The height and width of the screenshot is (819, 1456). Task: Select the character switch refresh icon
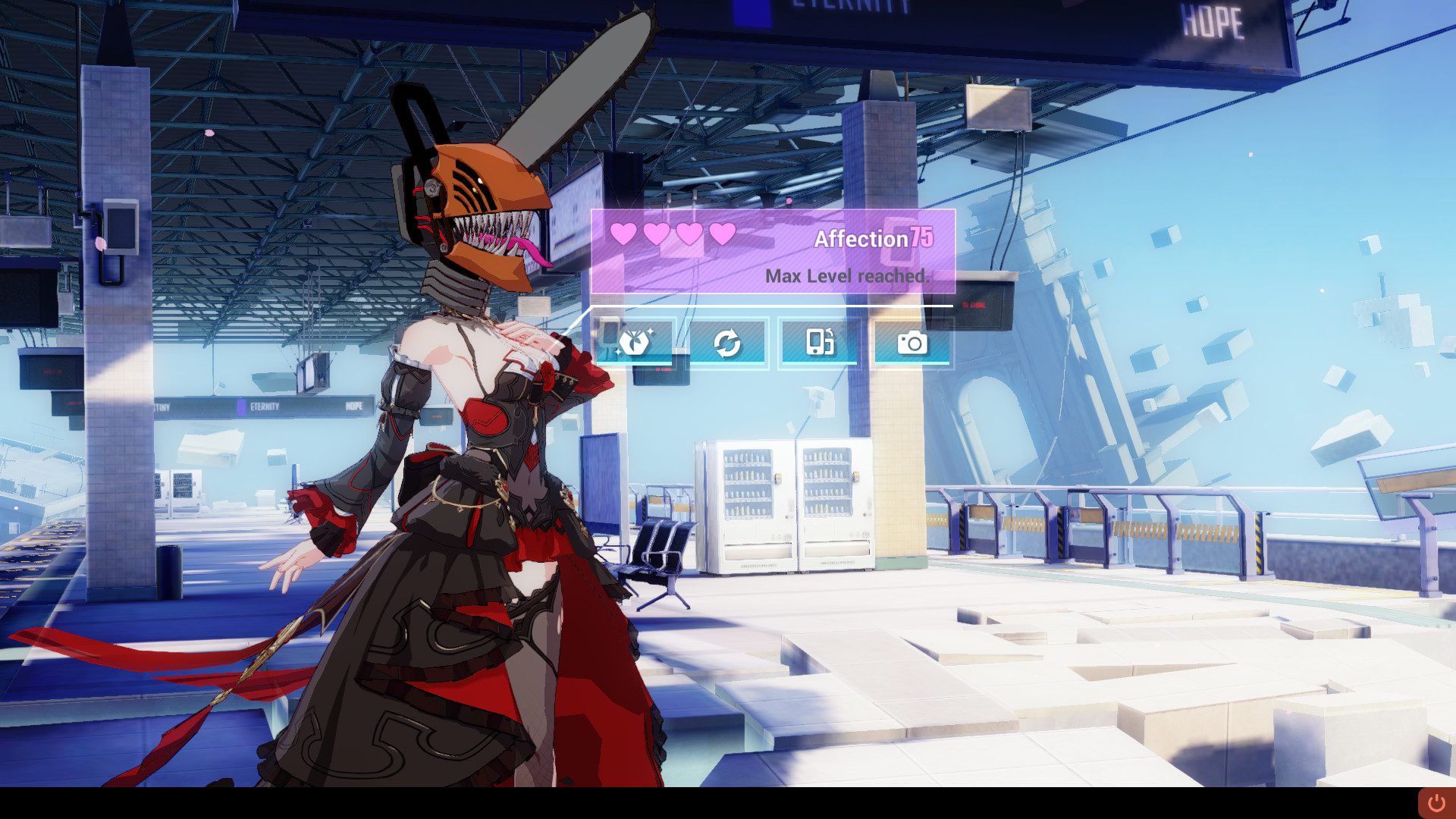coord(730,343)
